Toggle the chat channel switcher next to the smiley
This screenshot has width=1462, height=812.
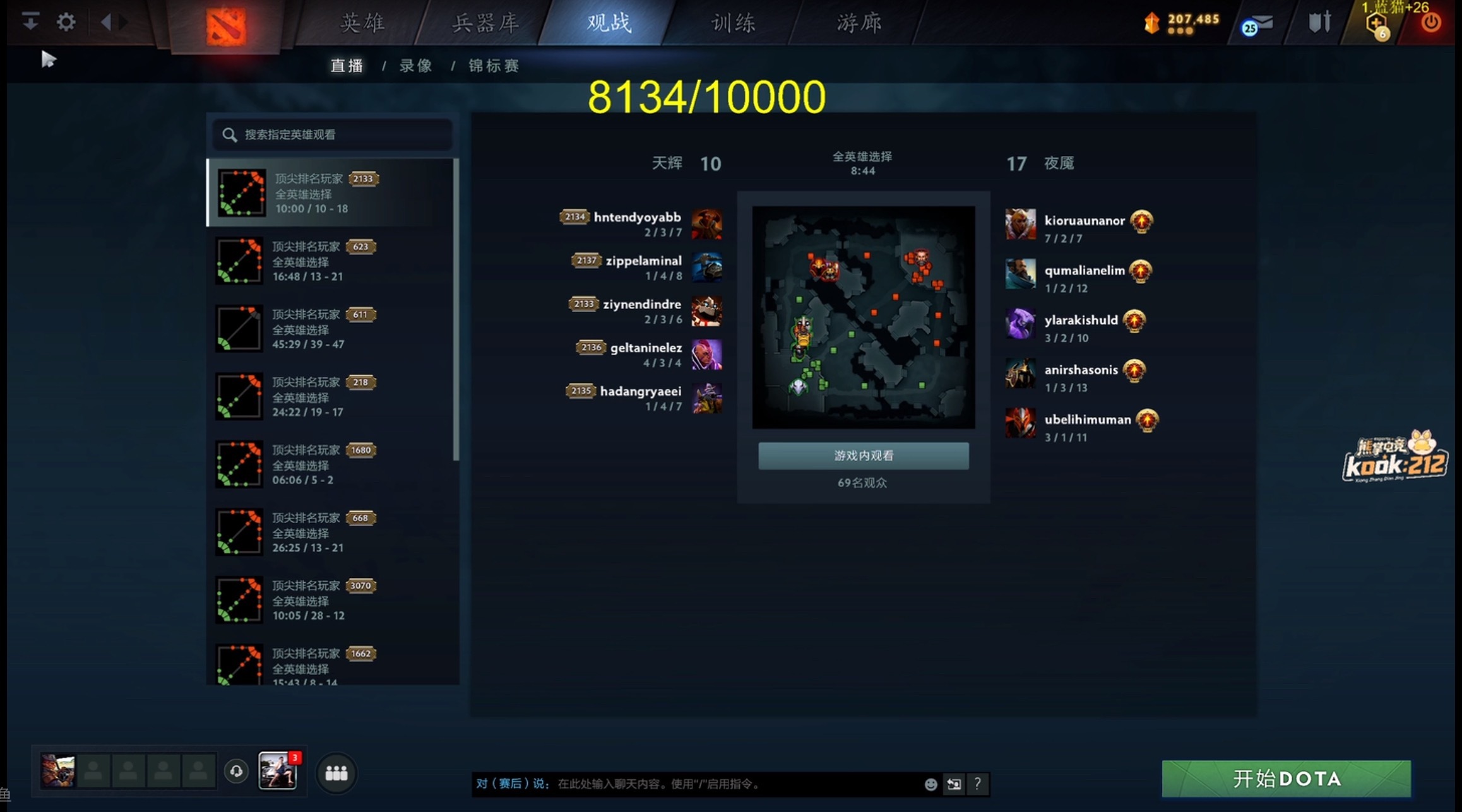(953, 785)
